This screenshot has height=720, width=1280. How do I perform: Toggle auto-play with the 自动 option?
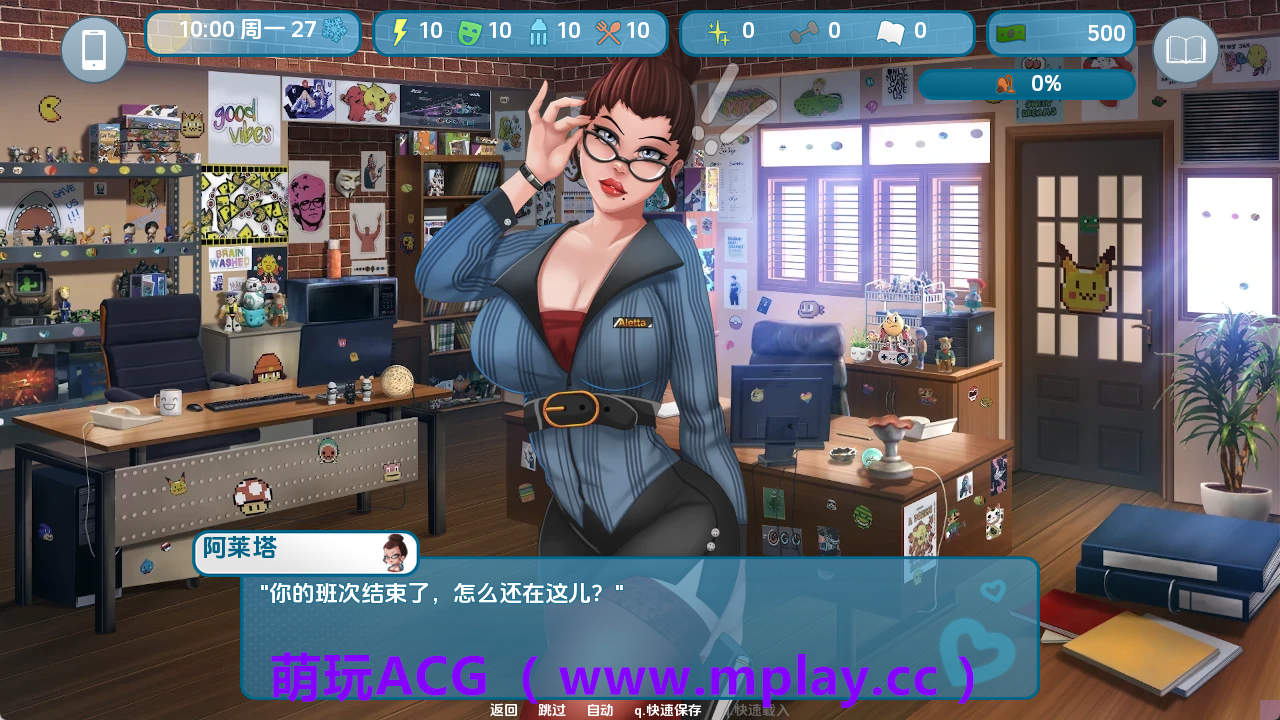coord(598,708)
